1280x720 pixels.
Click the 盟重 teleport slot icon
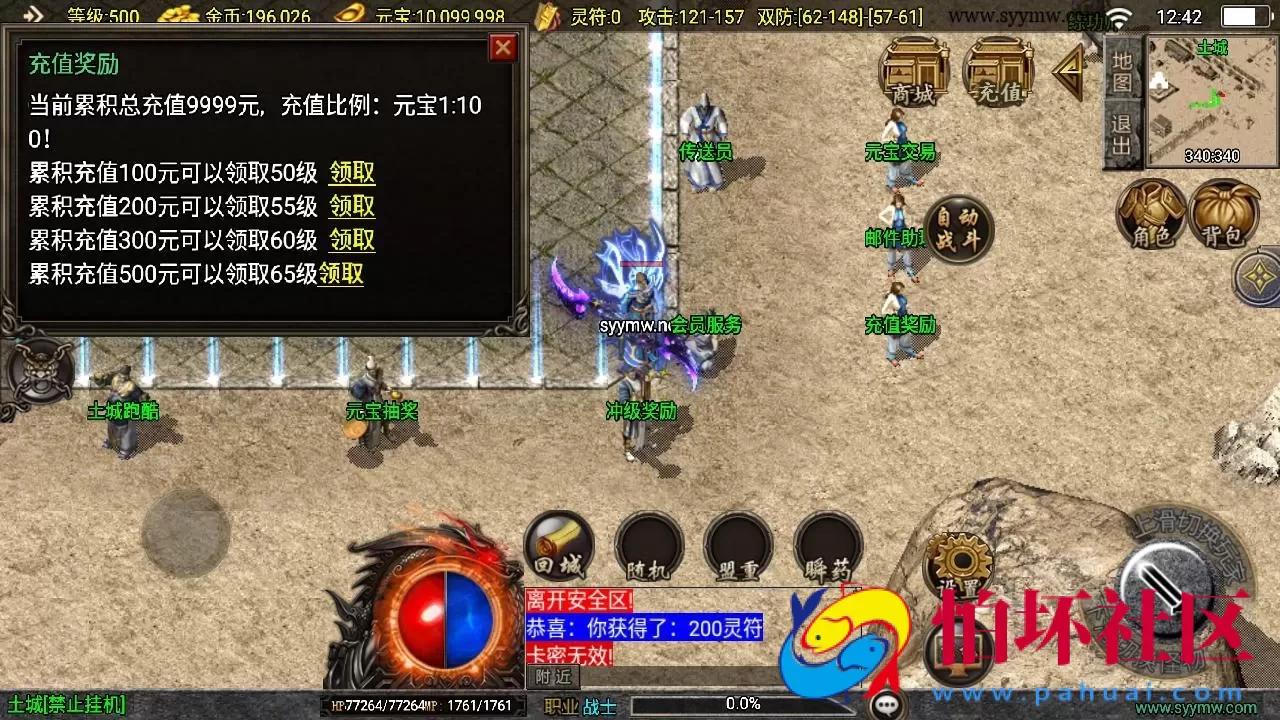pyautogui.click(x=738, y=545)
